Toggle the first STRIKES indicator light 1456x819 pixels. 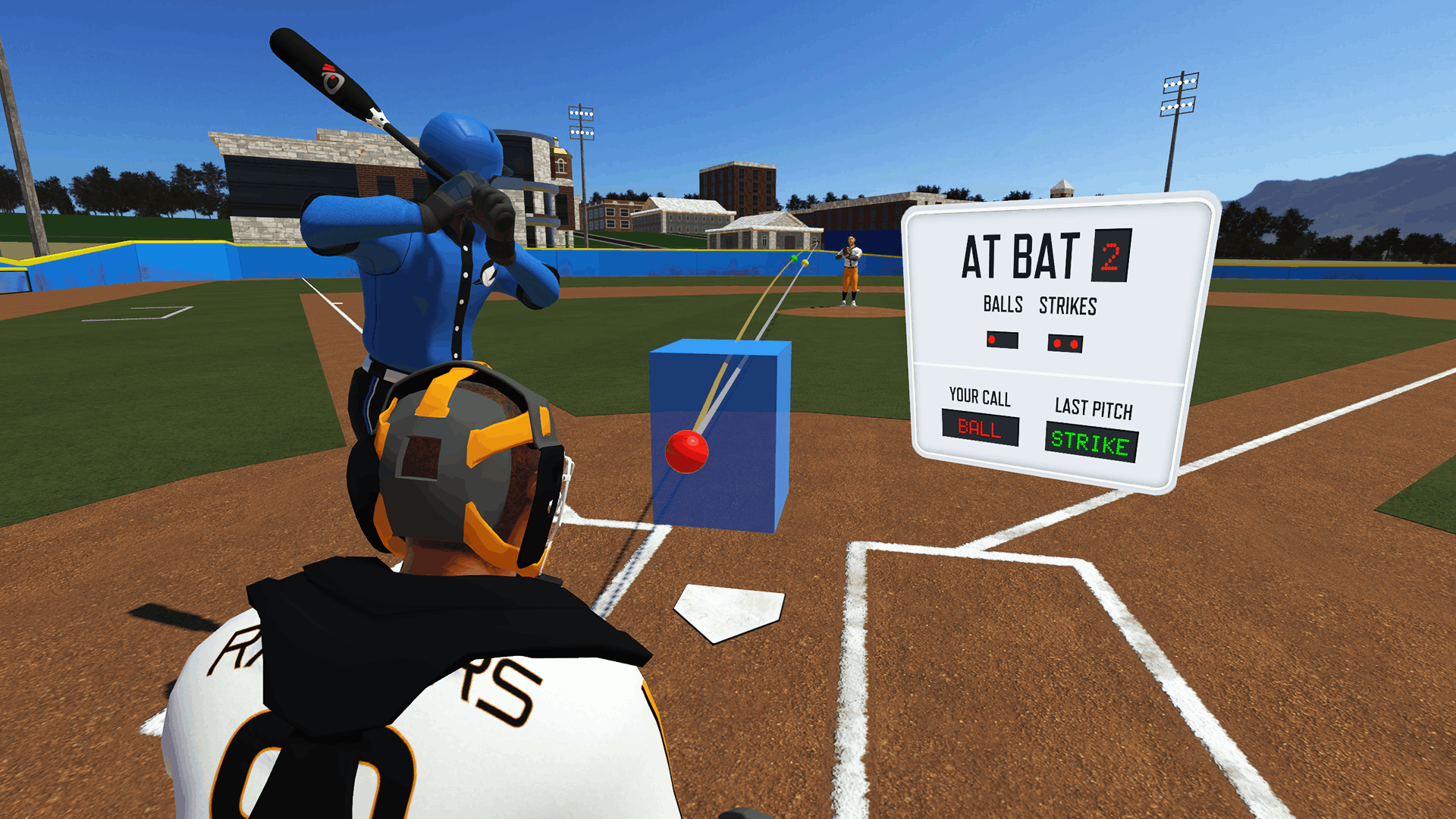pos(1057,342)
